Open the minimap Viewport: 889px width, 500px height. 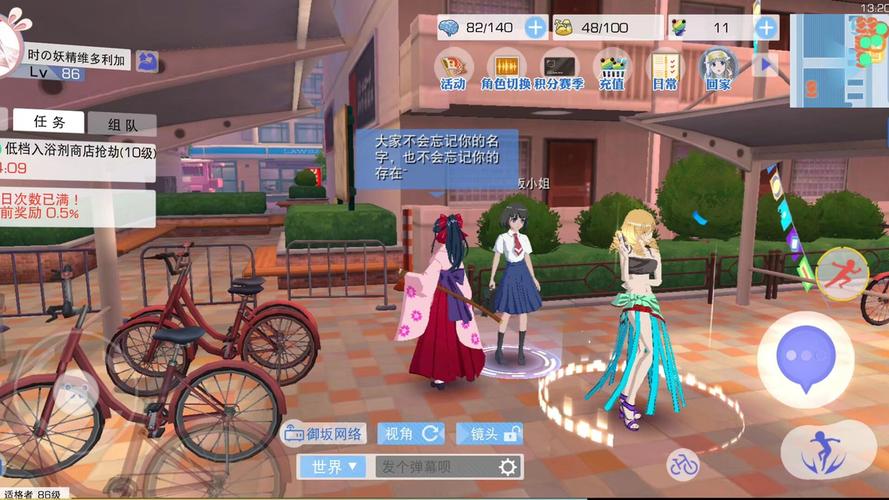[838, 58]
